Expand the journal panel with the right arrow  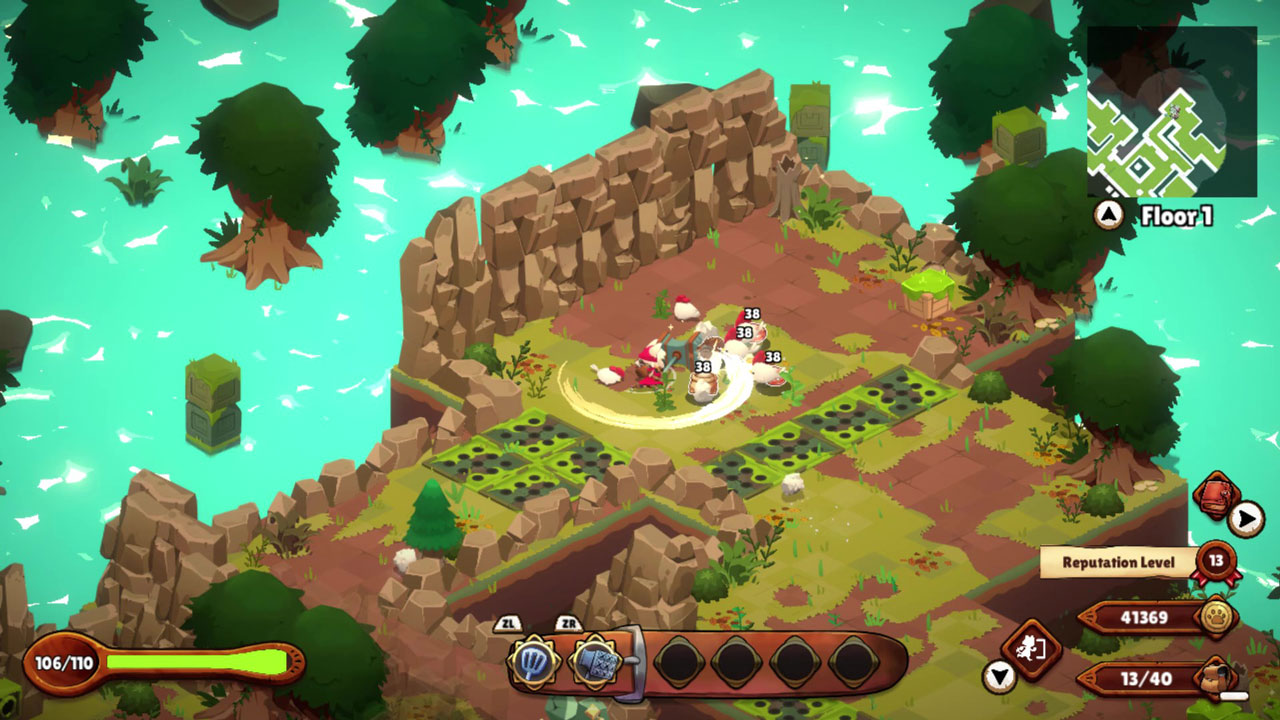(1244, 516)
